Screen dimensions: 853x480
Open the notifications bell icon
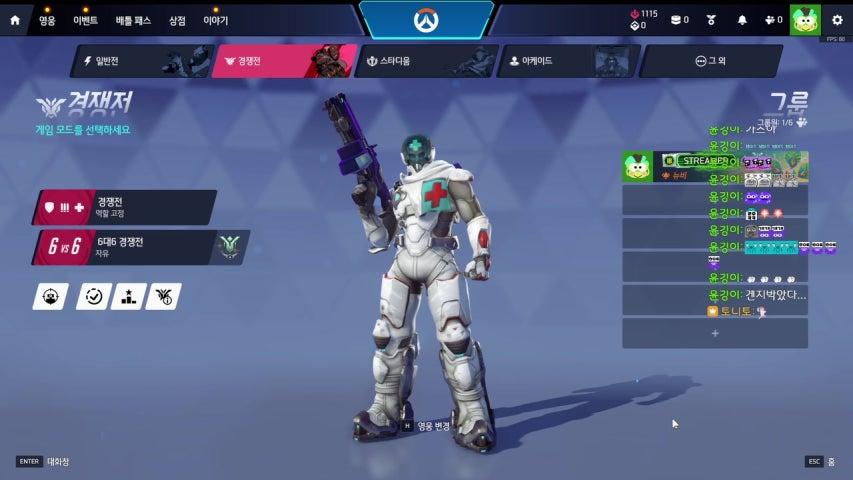742,19
